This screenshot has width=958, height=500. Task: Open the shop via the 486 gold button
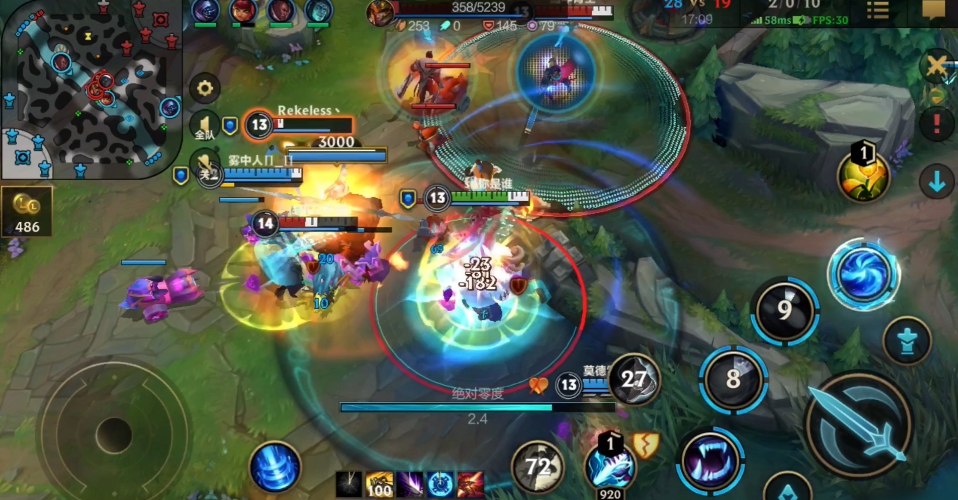(x=27, y=212)
